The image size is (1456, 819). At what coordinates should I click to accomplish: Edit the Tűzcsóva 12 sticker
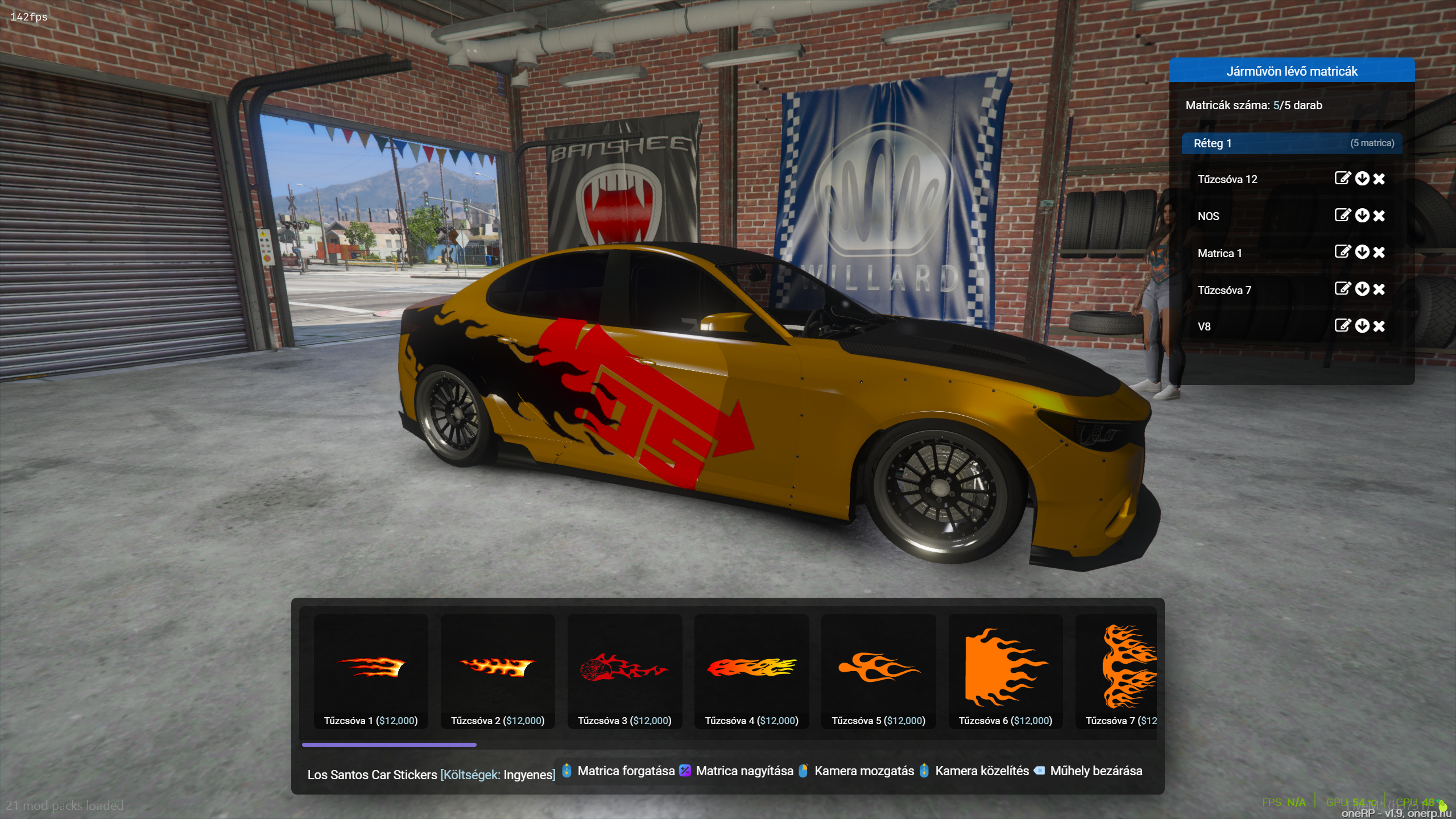pos(1342,179)
